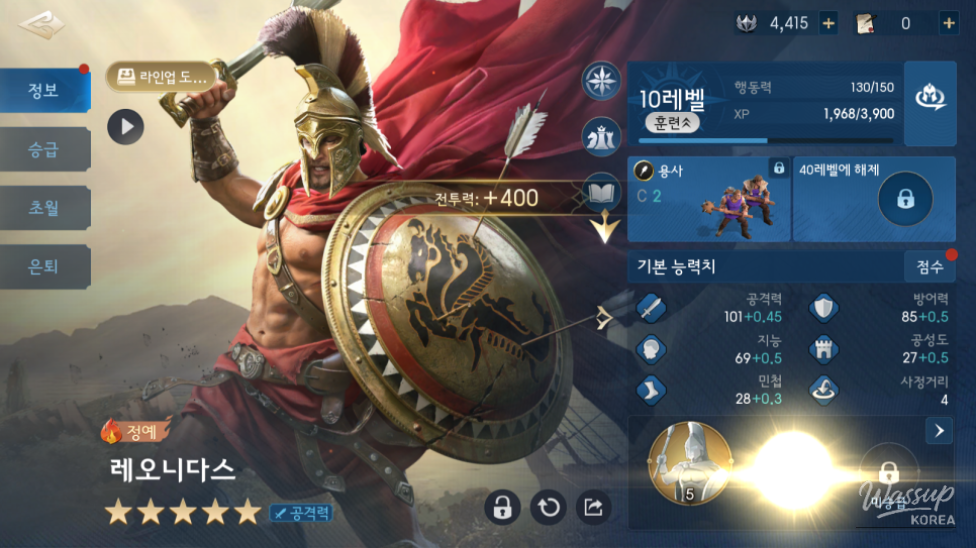Select the 초월 tab
Viewport: 976px width, 548px height.
pyautogui.click(x=45, y=208)
